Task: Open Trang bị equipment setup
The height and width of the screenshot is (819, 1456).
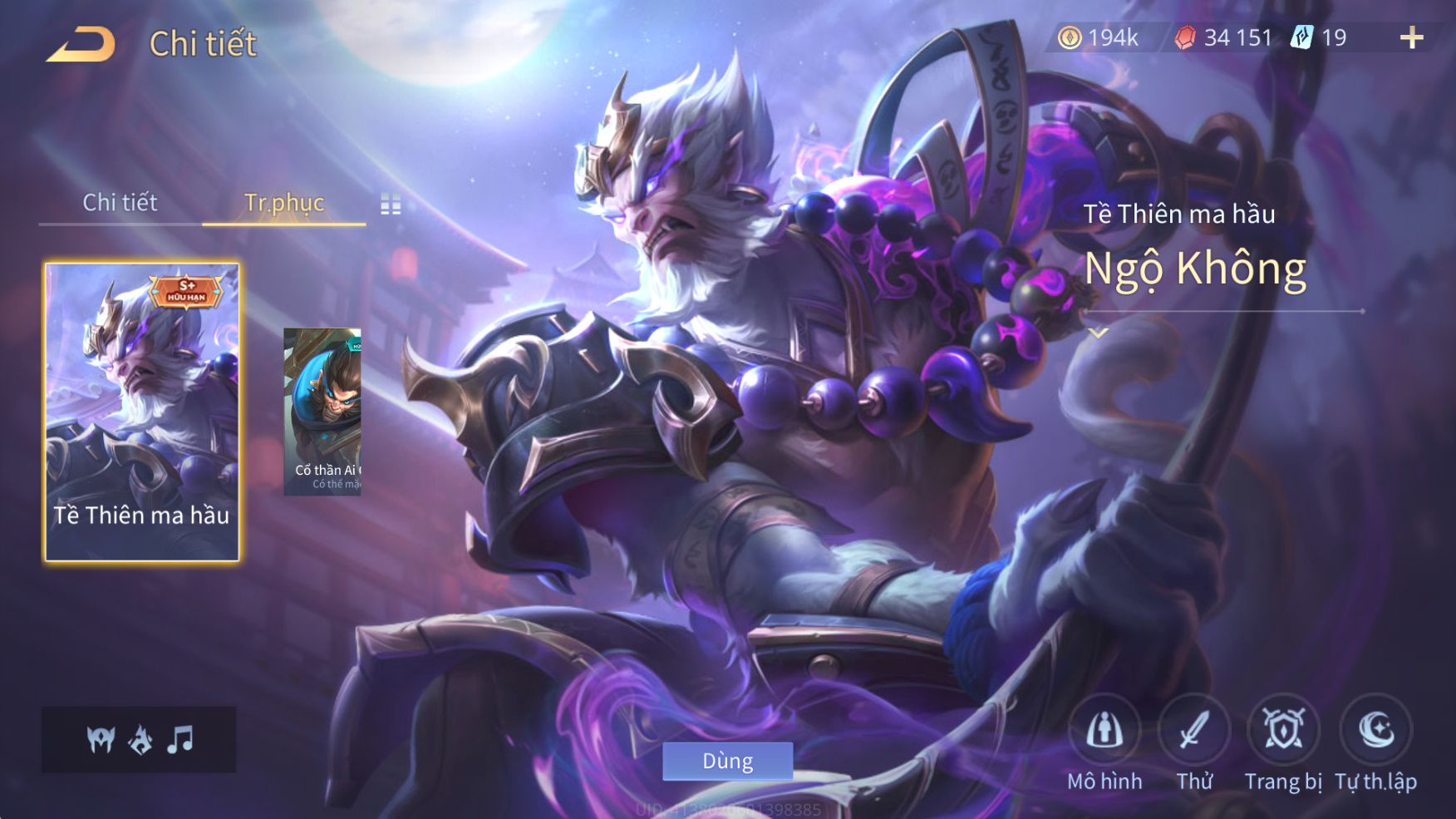Action: pos(1283,732)
